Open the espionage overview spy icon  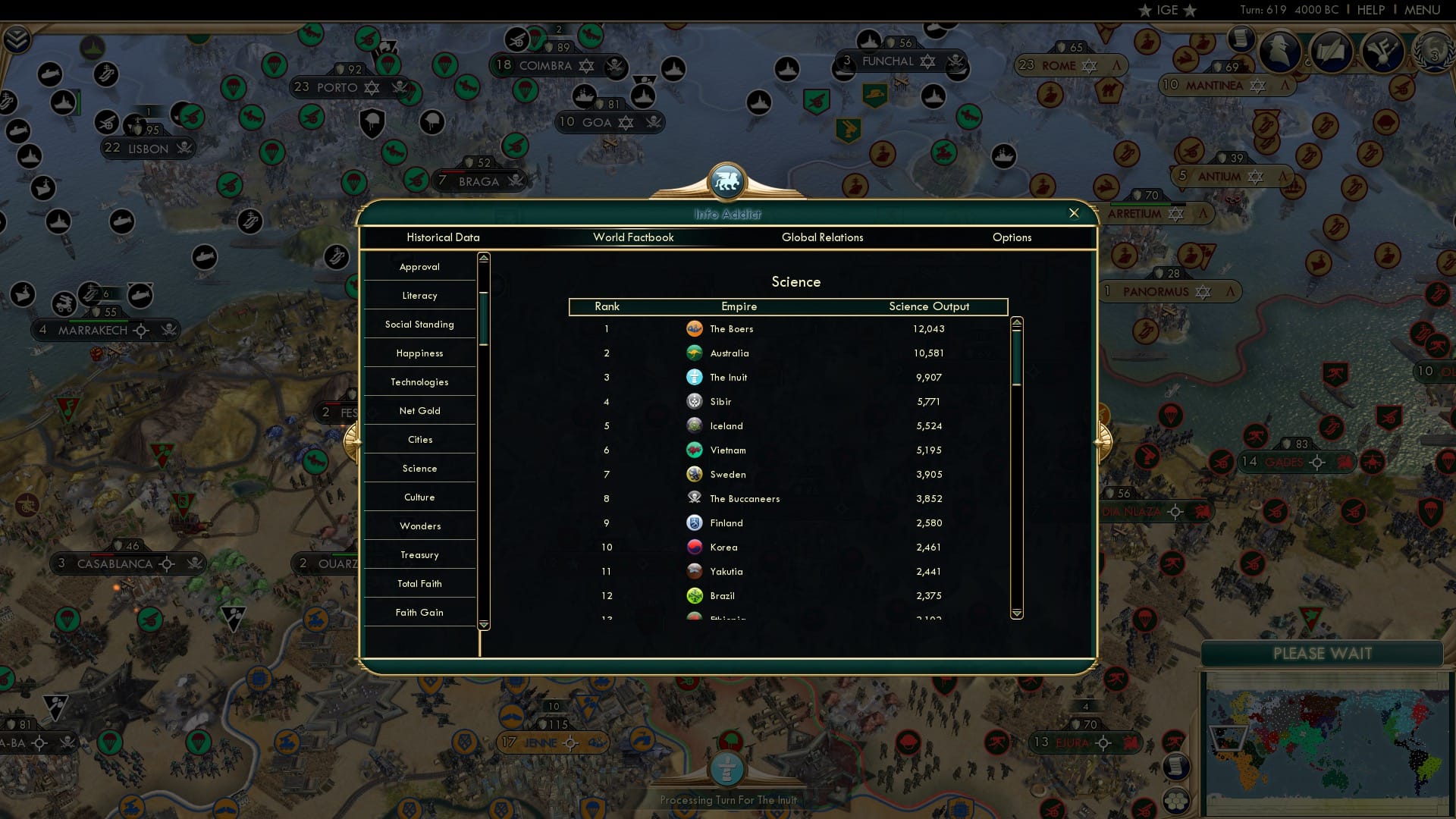pyautogui.click(x=1278, y=52)
